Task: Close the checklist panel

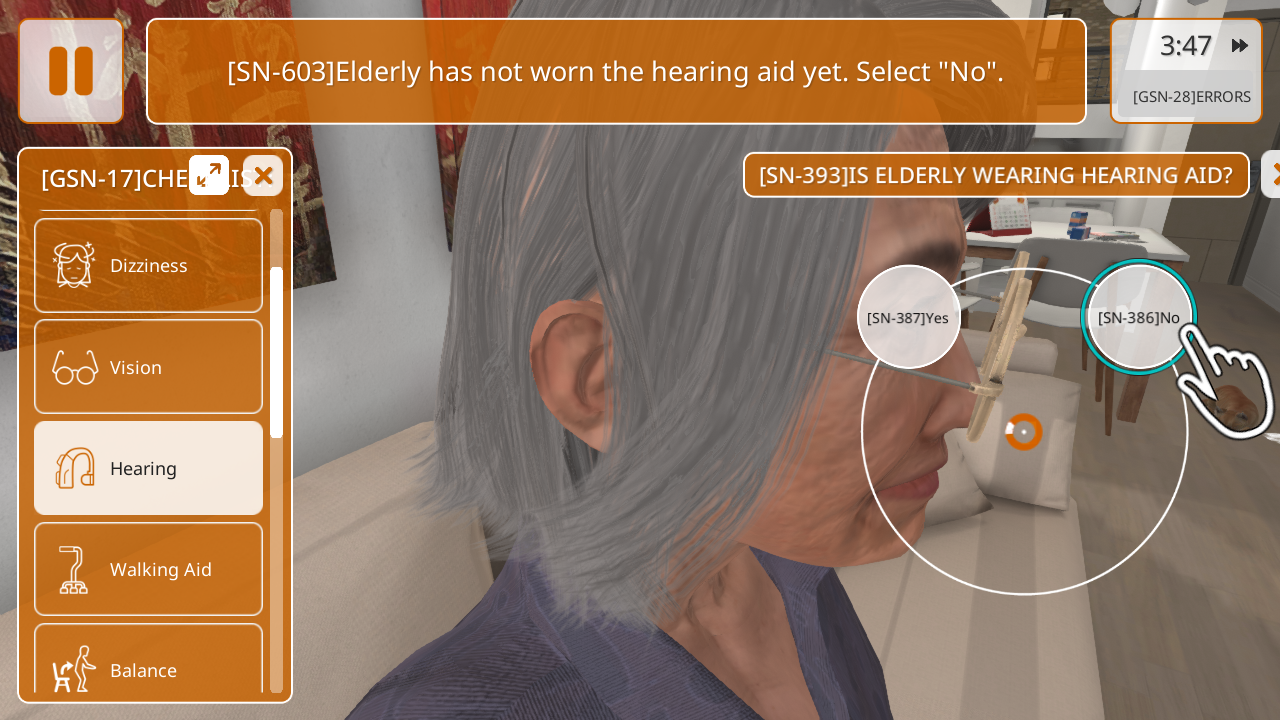Action: (x=263, y=176)
